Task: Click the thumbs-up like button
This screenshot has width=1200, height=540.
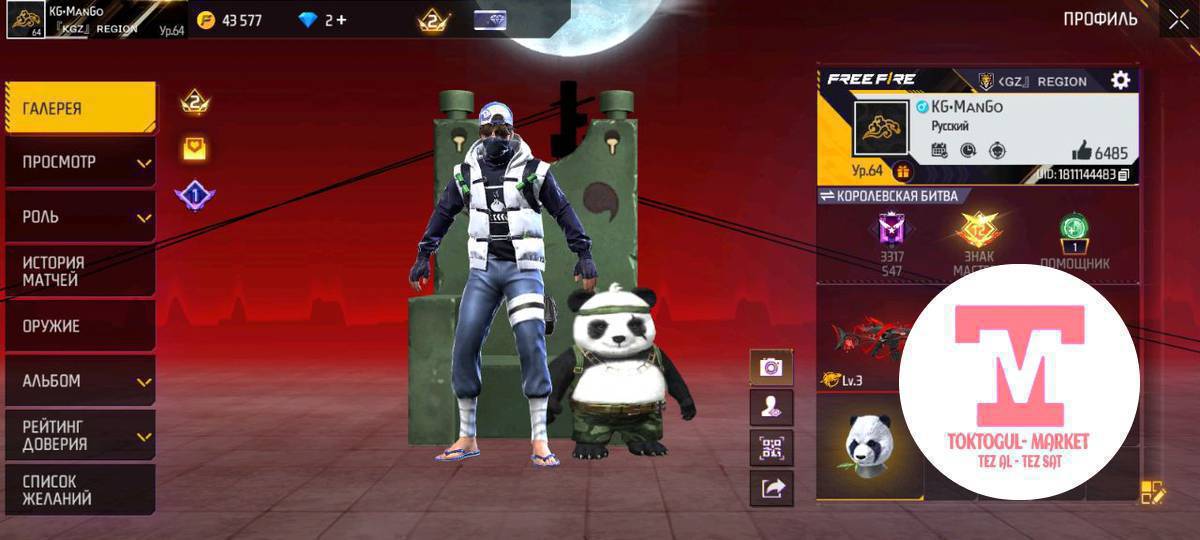Action: click(x=1080, y=152)
